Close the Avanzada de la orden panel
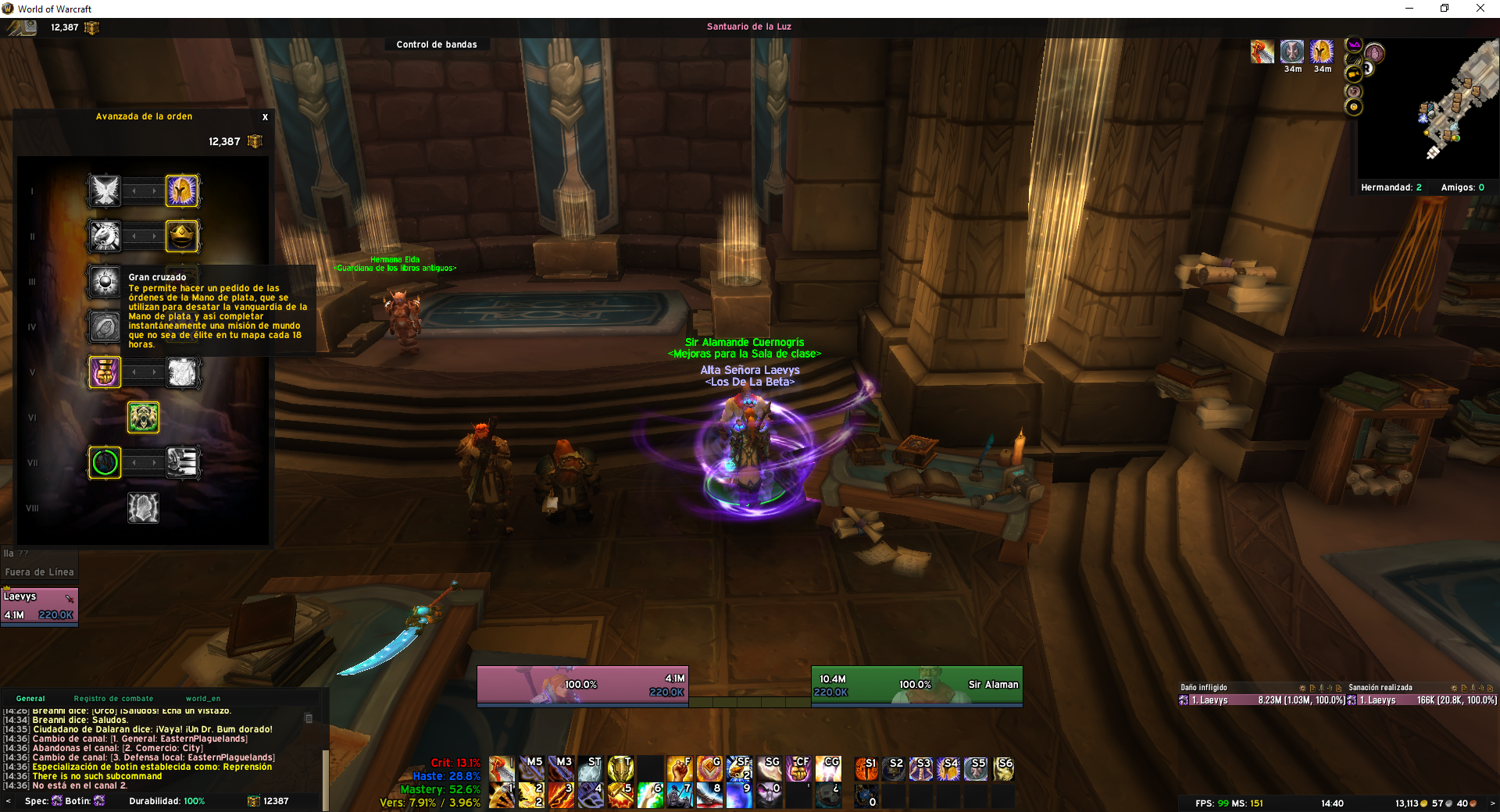Image resolution: width=1500 pixels, height=812 pixels. 265,117
